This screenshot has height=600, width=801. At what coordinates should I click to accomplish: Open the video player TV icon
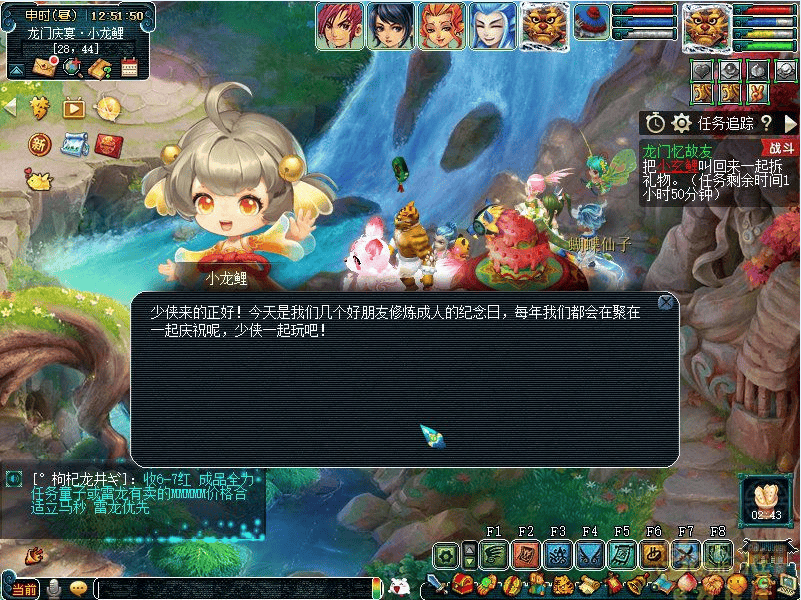74,108
